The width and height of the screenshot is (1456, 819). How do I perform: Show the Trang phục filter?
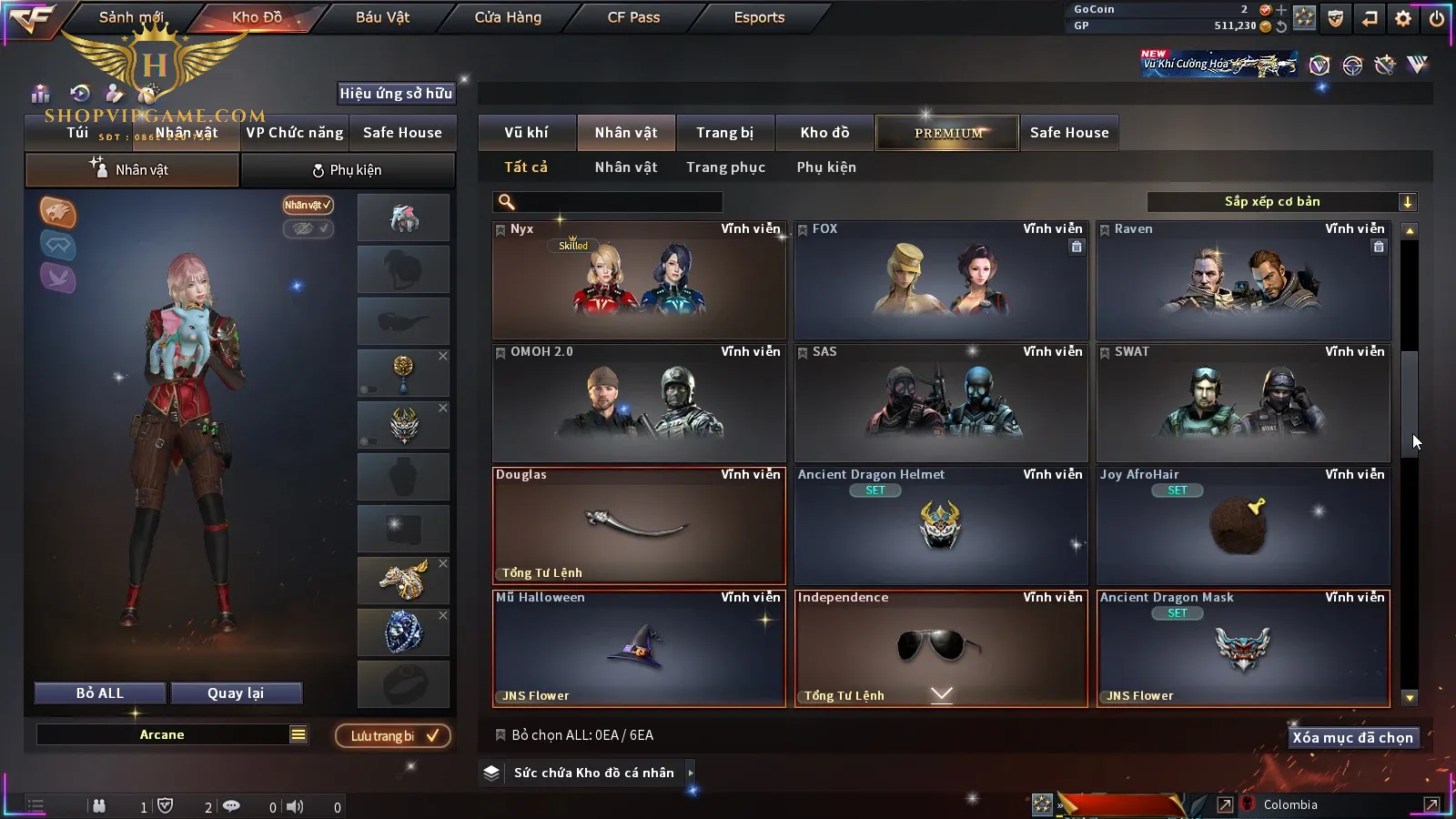[725, 167]
